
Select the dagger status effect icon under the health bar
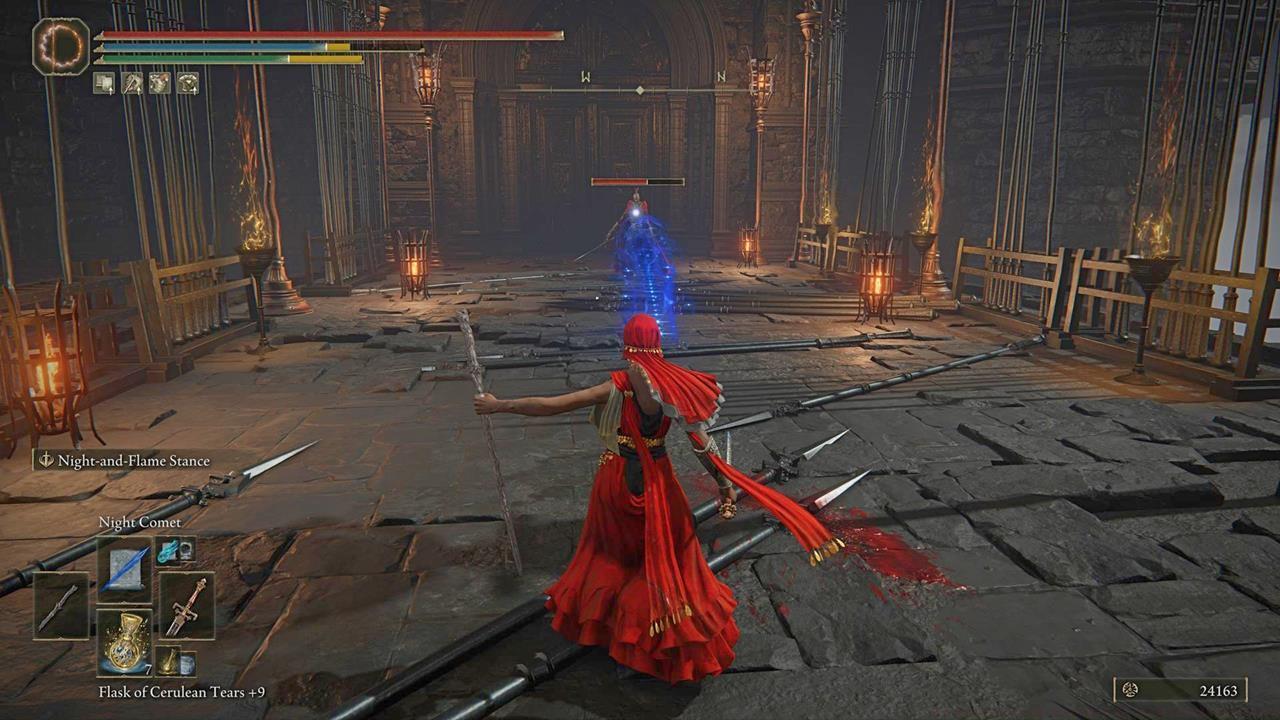(x=132, y=83)
